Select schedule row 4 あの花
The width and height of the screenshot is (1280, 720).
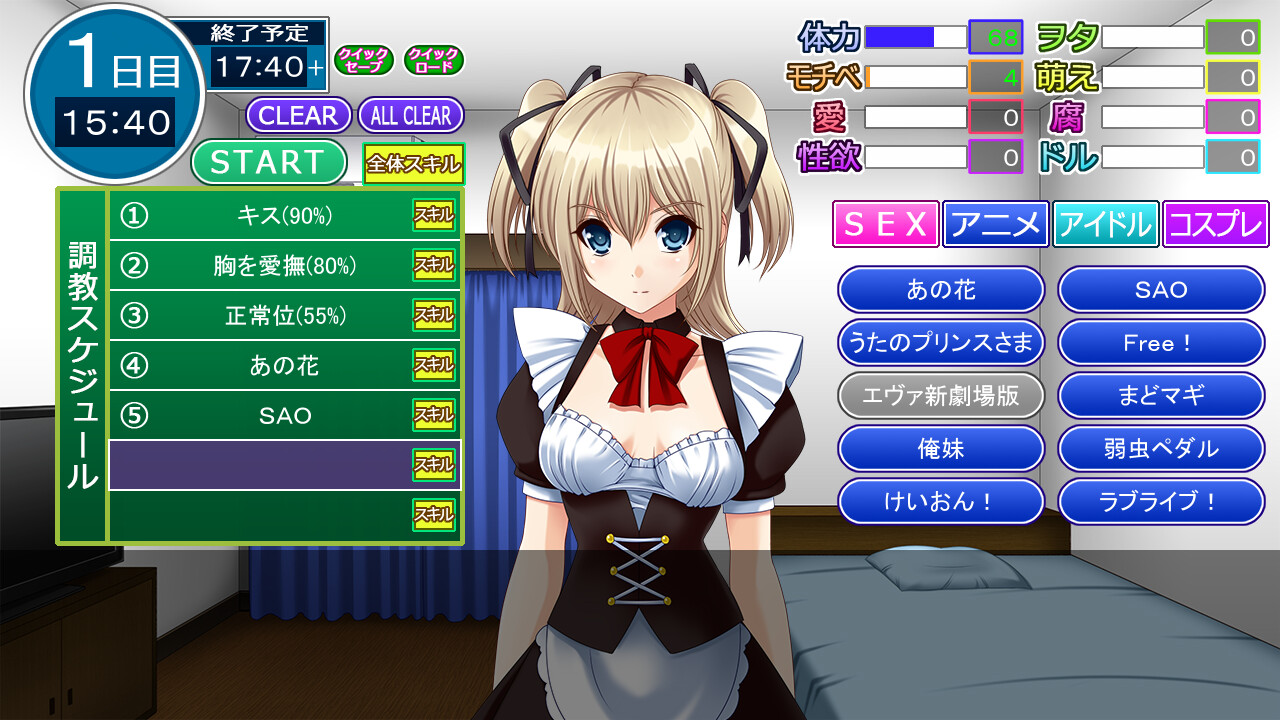pos(284,366)
